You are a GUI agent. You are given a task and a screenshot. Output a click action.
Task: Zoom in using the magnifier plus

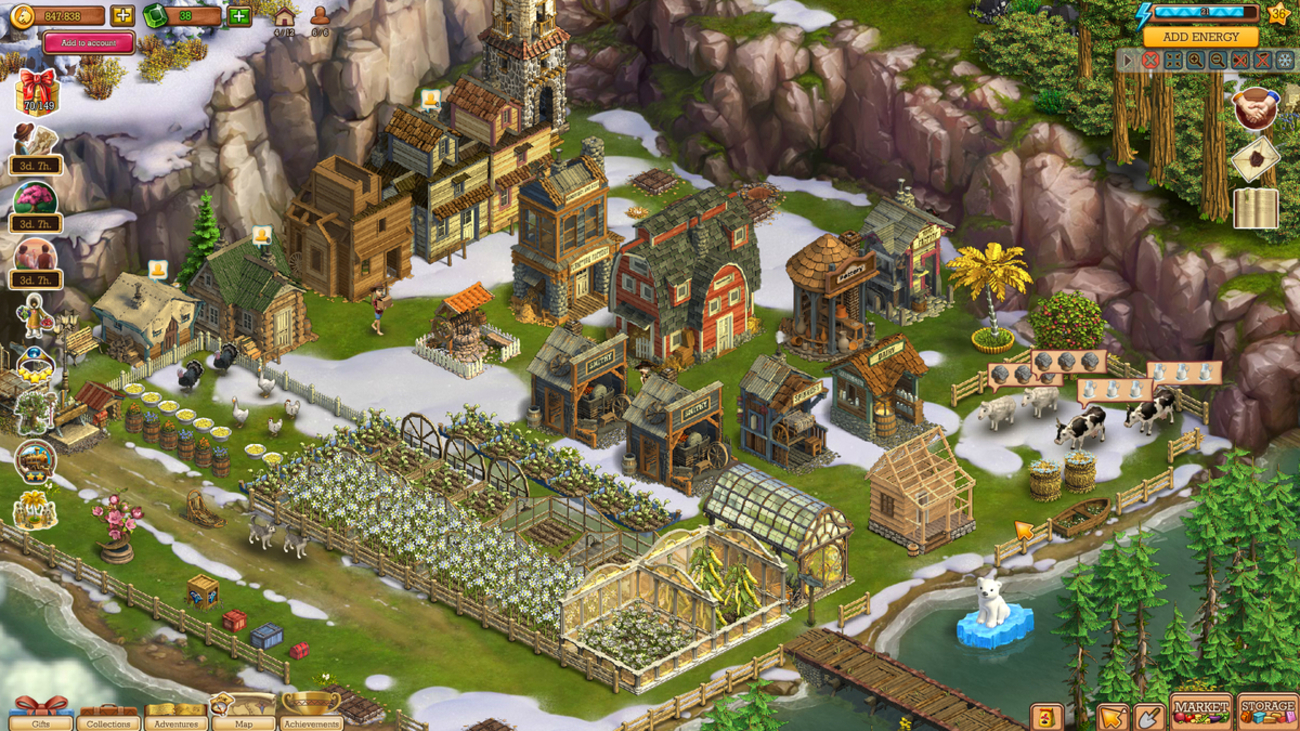pyautogui.click(x=1195, y=61)
